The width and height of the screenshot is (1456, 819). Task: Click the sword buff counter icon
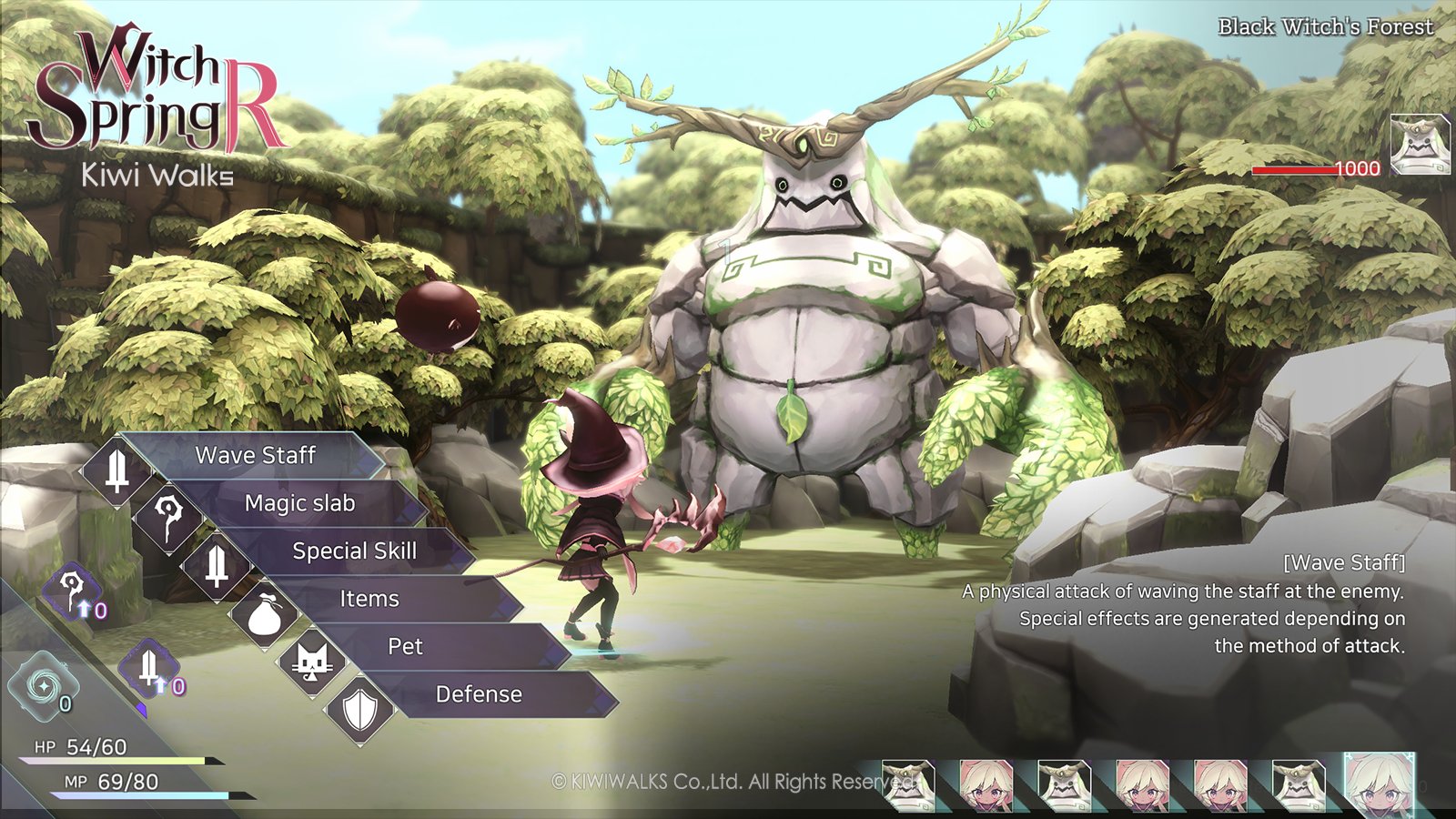(x=150, y=669)
